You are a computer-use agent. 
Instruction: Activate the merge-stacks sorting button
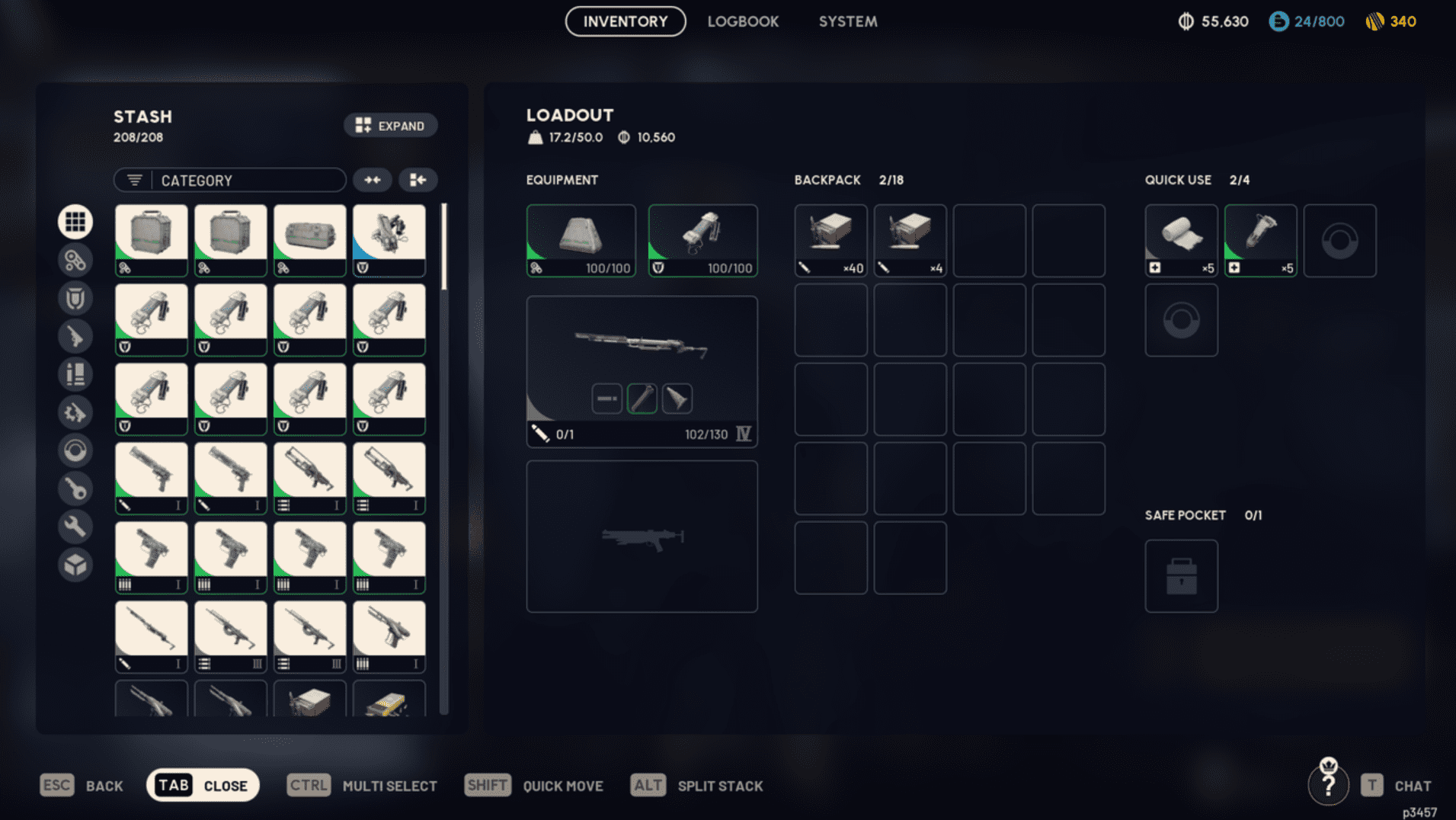[x=418, y=180]
